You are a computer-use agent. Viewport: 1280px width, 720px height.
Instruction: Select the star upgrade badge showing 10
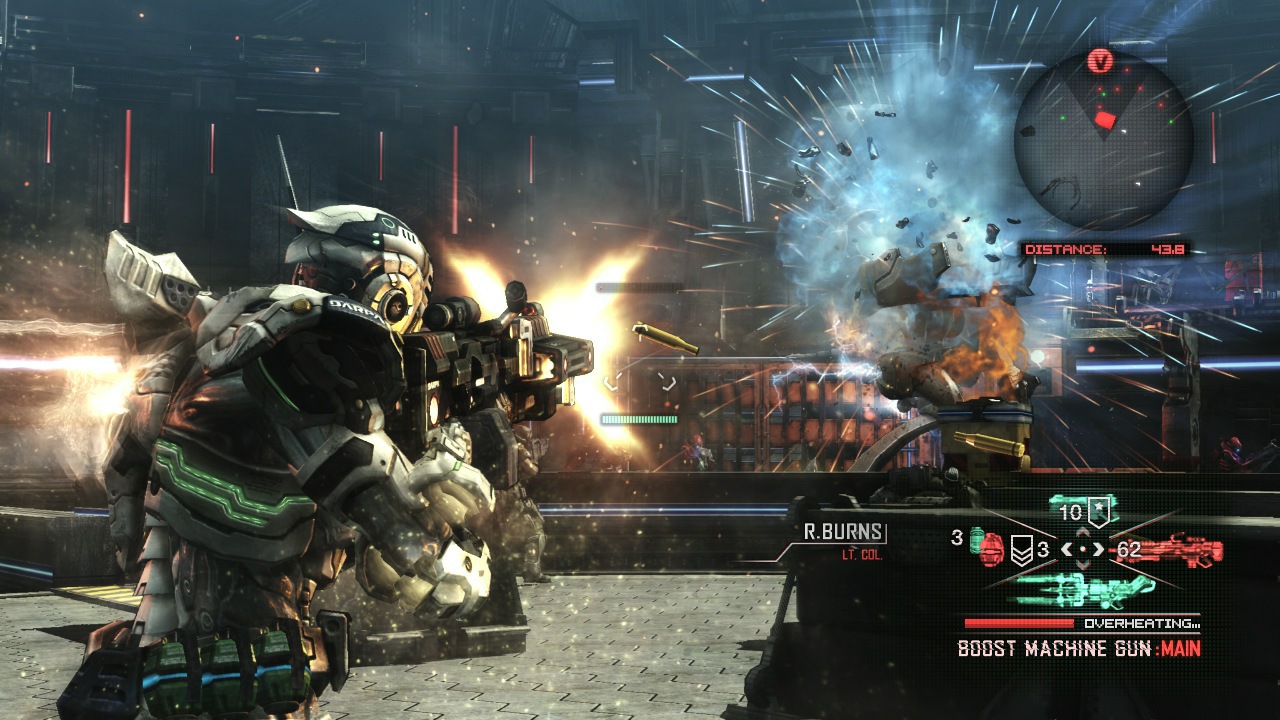click(x=1098, y=511)
